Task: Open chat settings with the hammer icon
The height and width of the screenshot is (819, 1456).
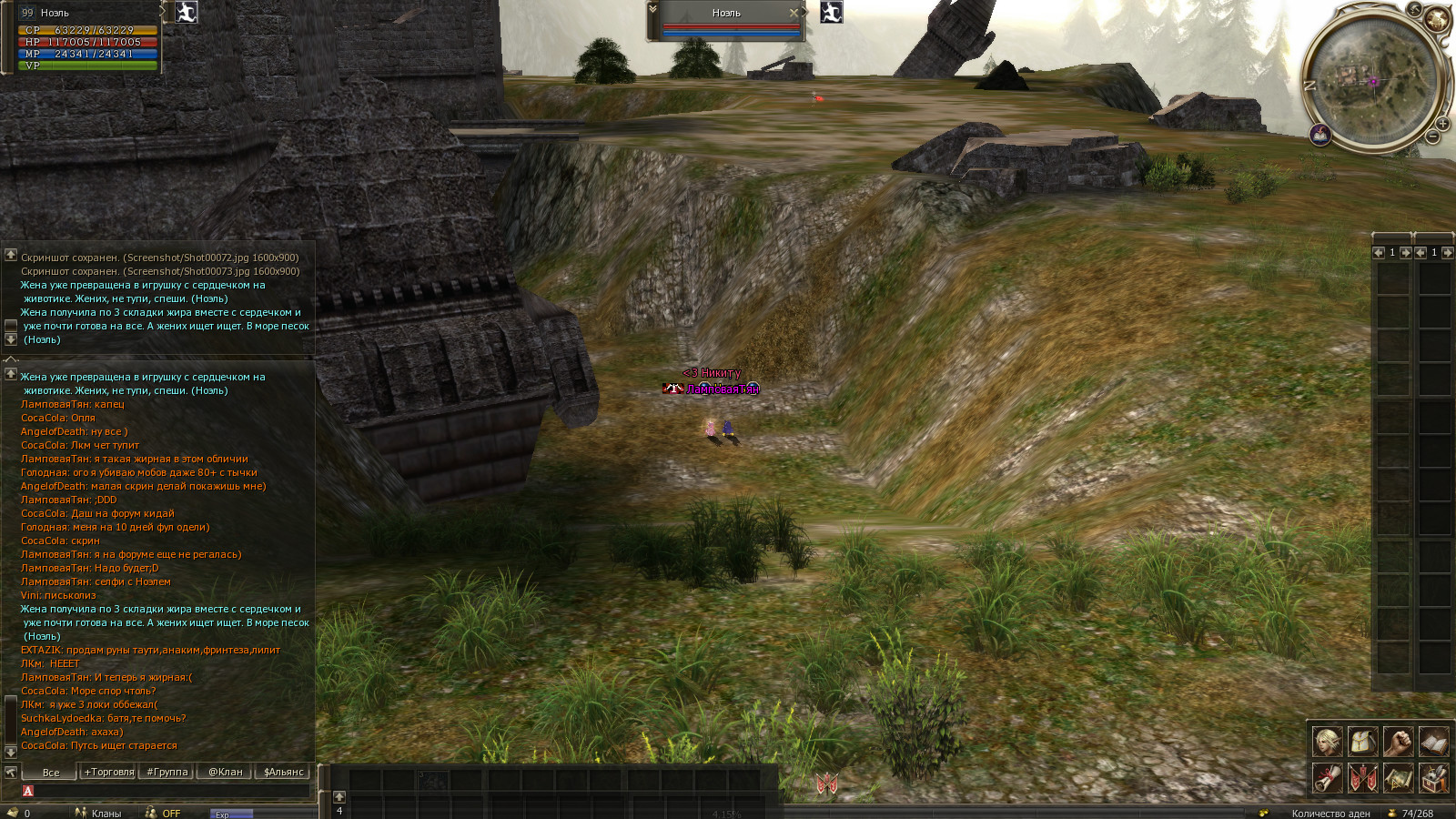Action: (11, 772)
